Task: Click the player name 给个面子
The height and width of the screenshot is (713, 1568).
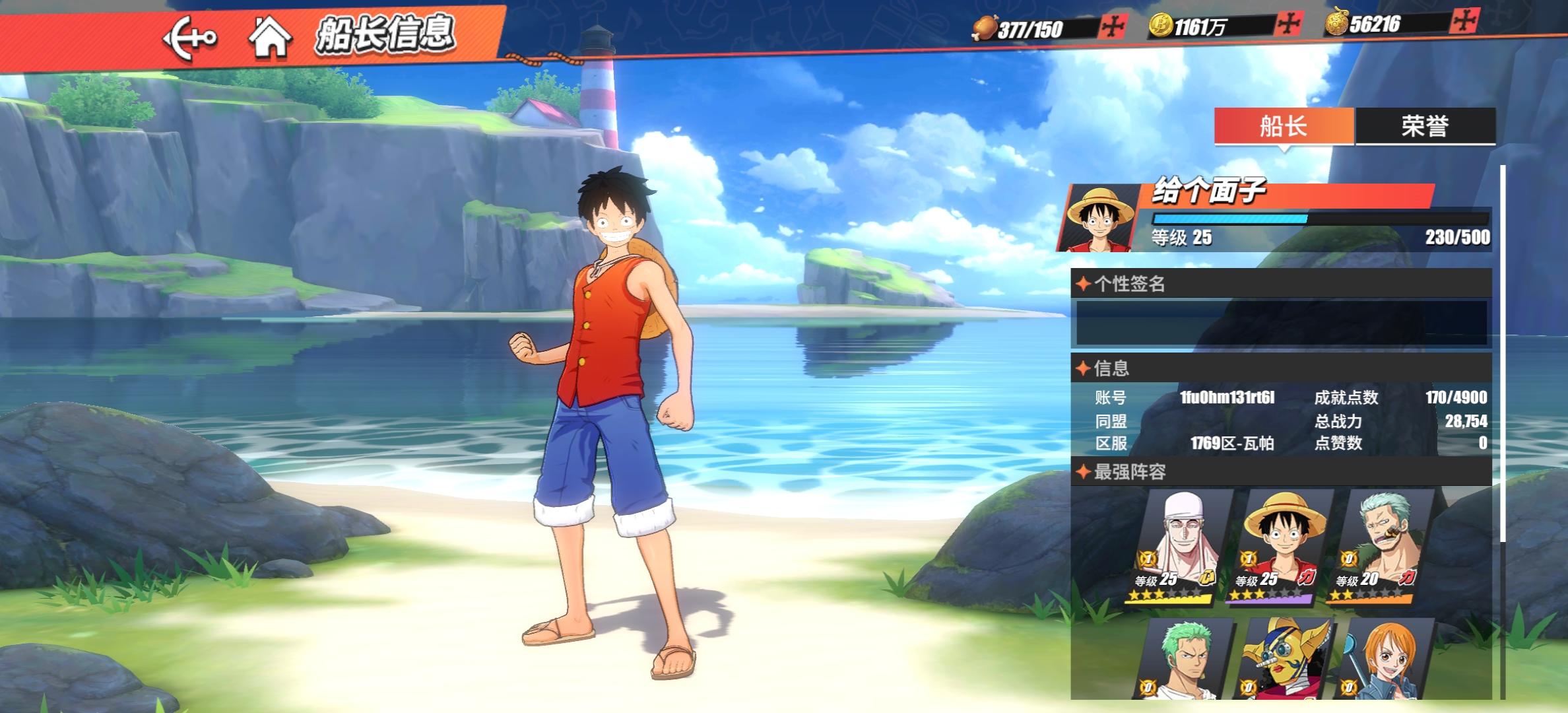Action: click(x=1208, y=192)
